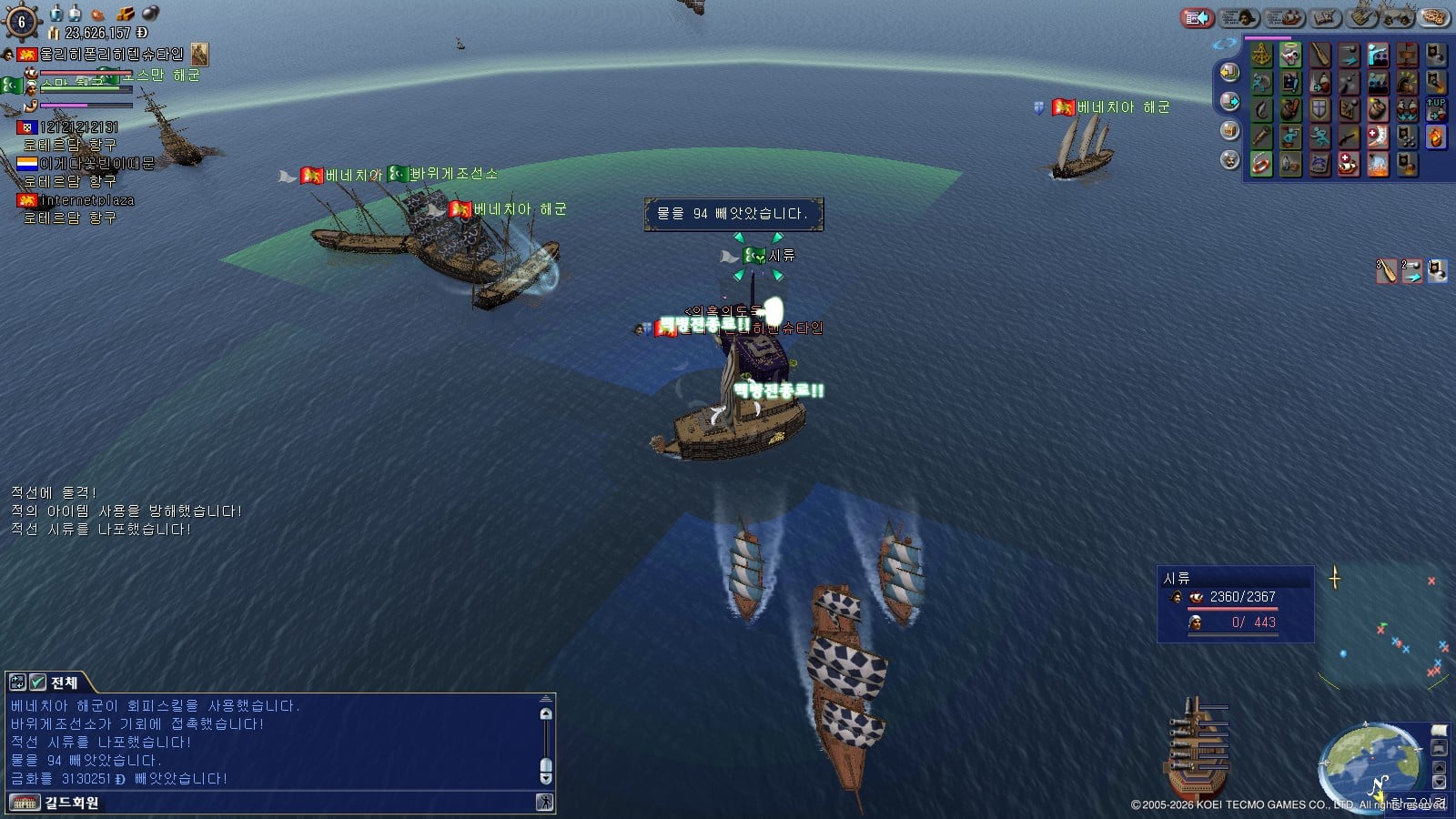The image size is (1456, 819).
Task: Select party member internetplaza in list
Action: (x=86, y=200)
